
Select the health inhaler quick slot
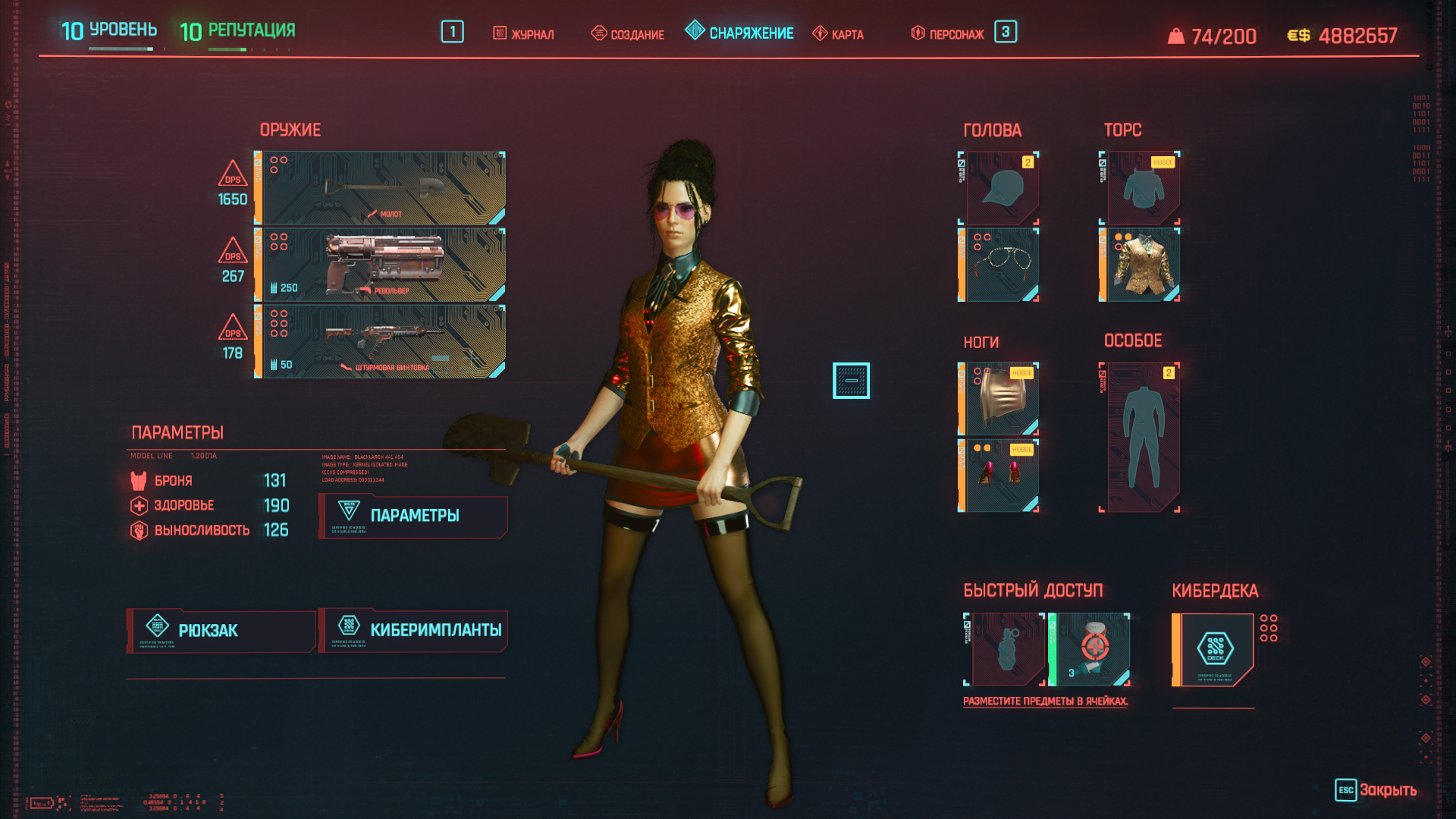[x=1091, y=650]
